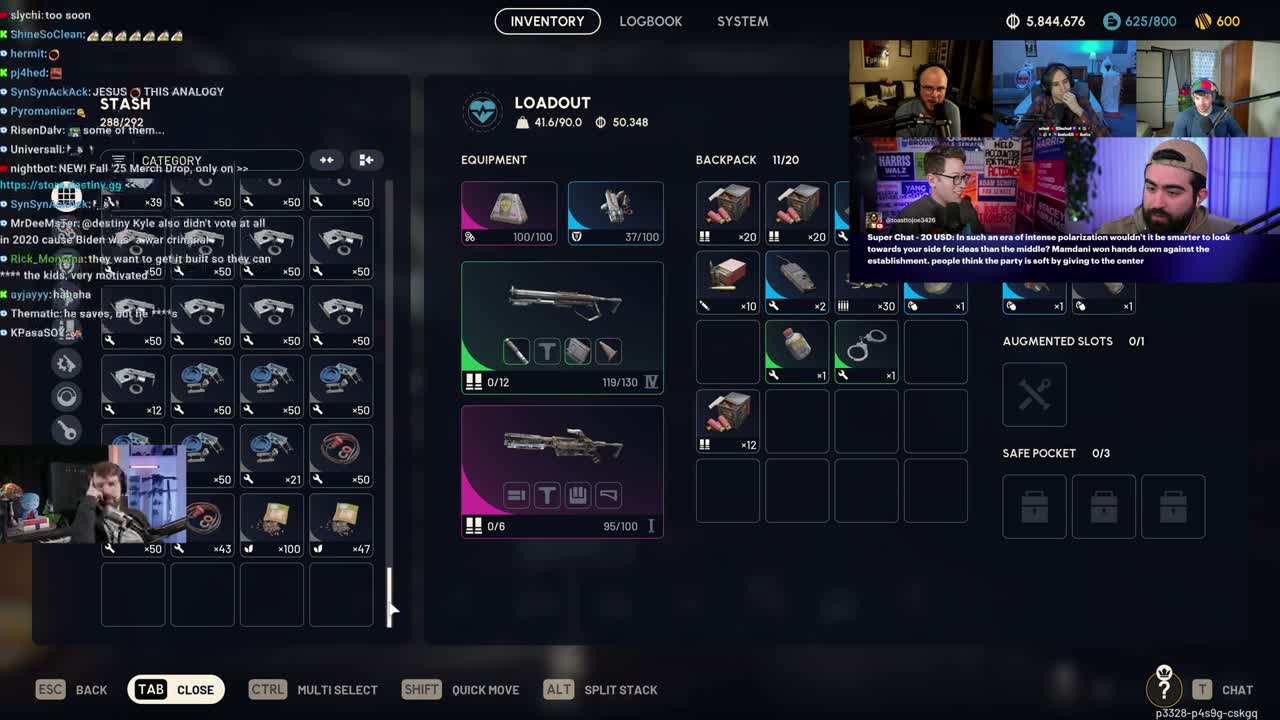Select the secondary weapon with 95/100 durability
This screenshot has height=720, width=1280.
[x=561, y=470]
